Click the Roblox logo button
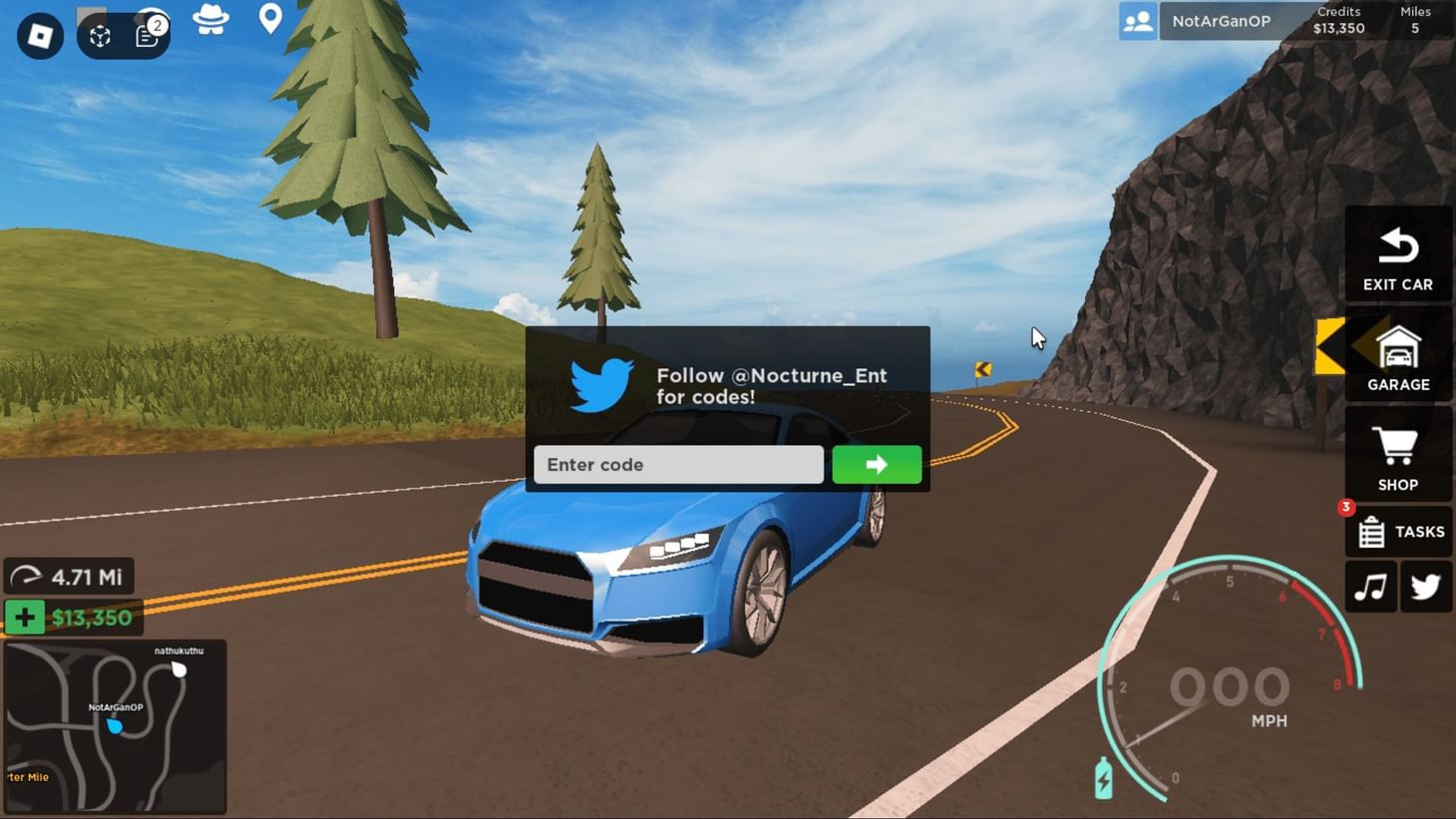Viewport: 1456px width, 819px height. coord(40,36)
